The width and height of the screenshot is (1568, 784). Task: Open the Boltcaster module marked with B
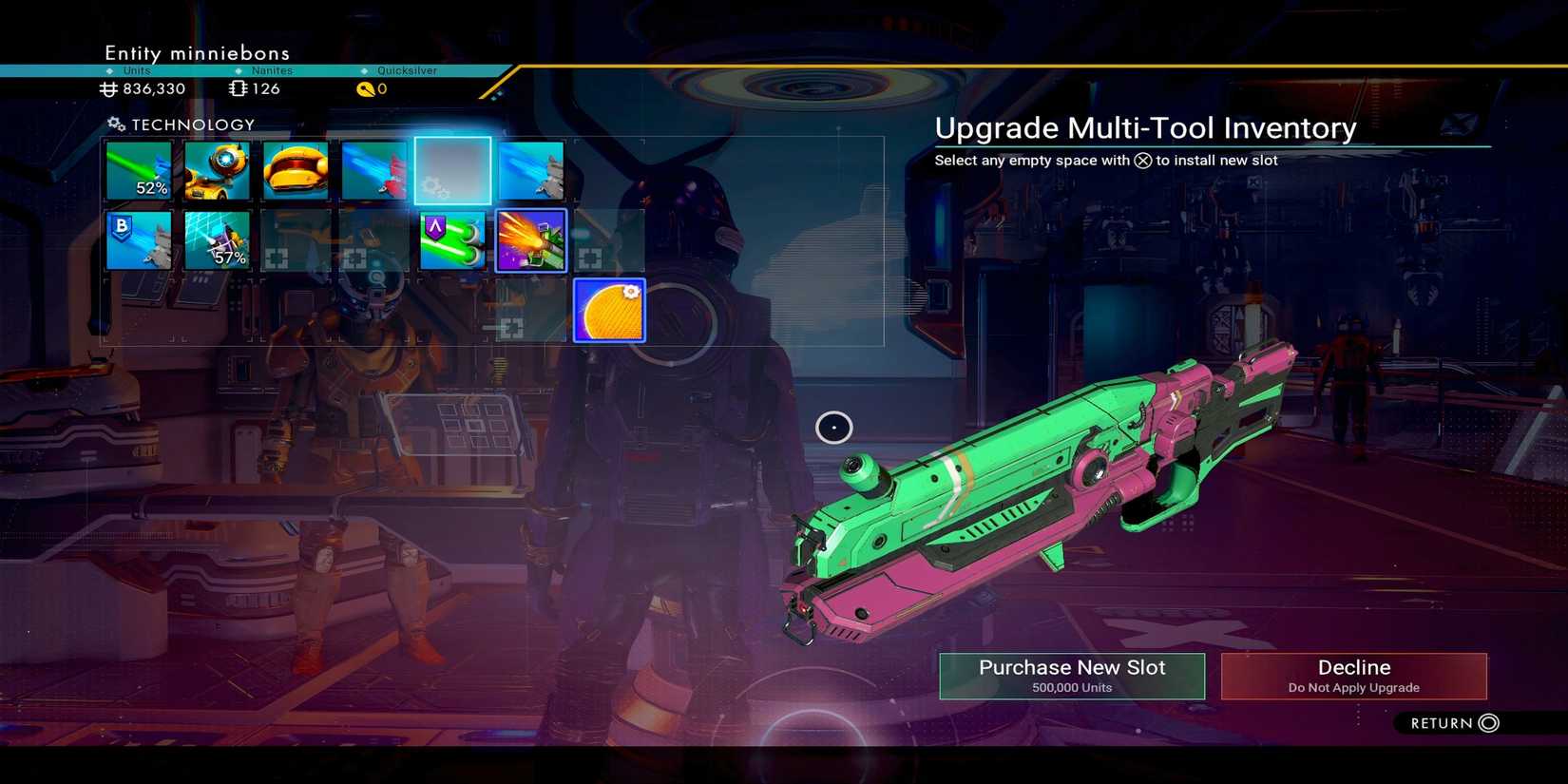(x=139, y=239)
